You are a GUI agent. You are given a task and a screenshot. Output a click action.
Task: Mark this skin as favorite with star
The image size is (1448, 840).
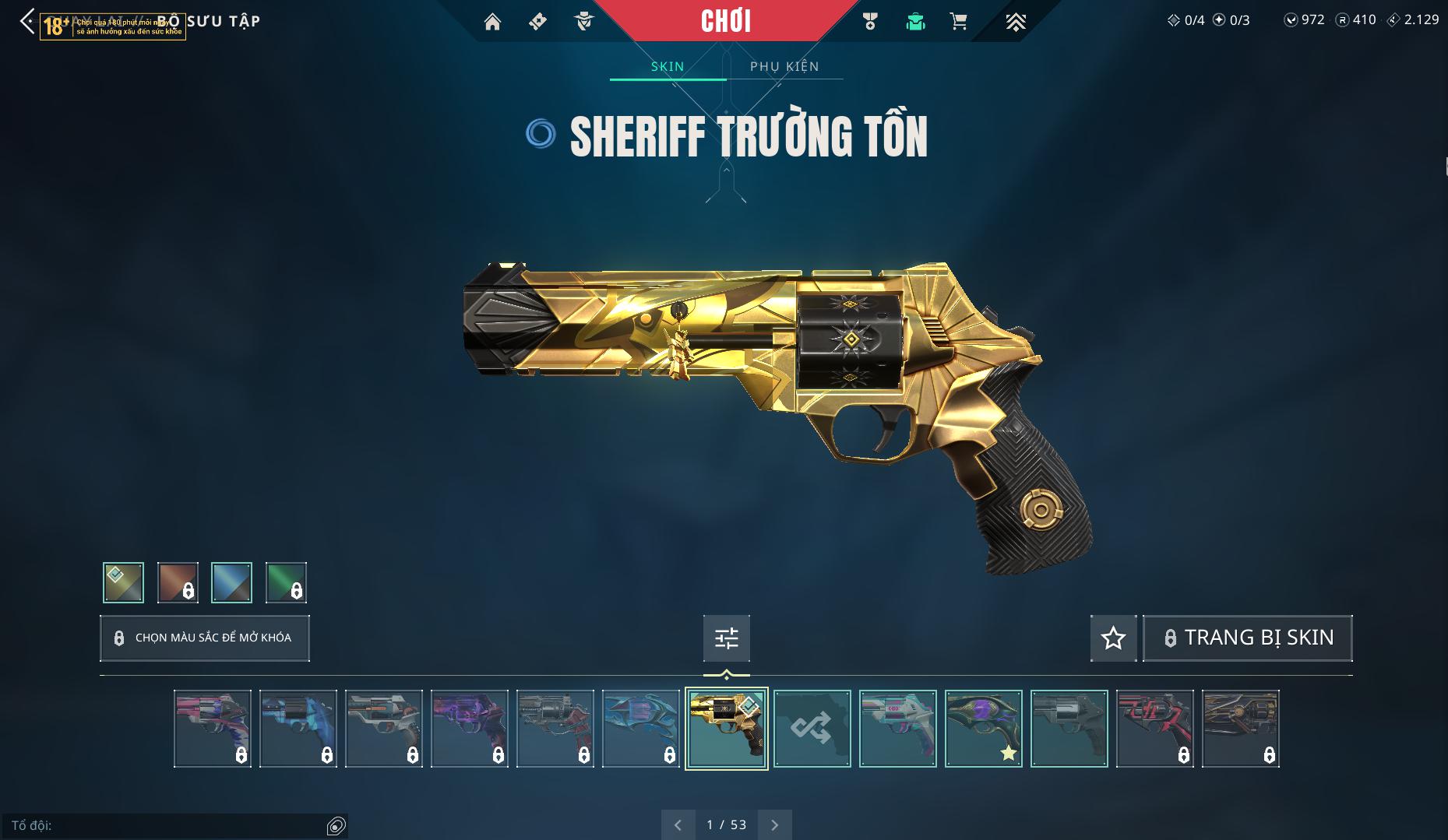pyautogui.click(x=1113, y=638)
